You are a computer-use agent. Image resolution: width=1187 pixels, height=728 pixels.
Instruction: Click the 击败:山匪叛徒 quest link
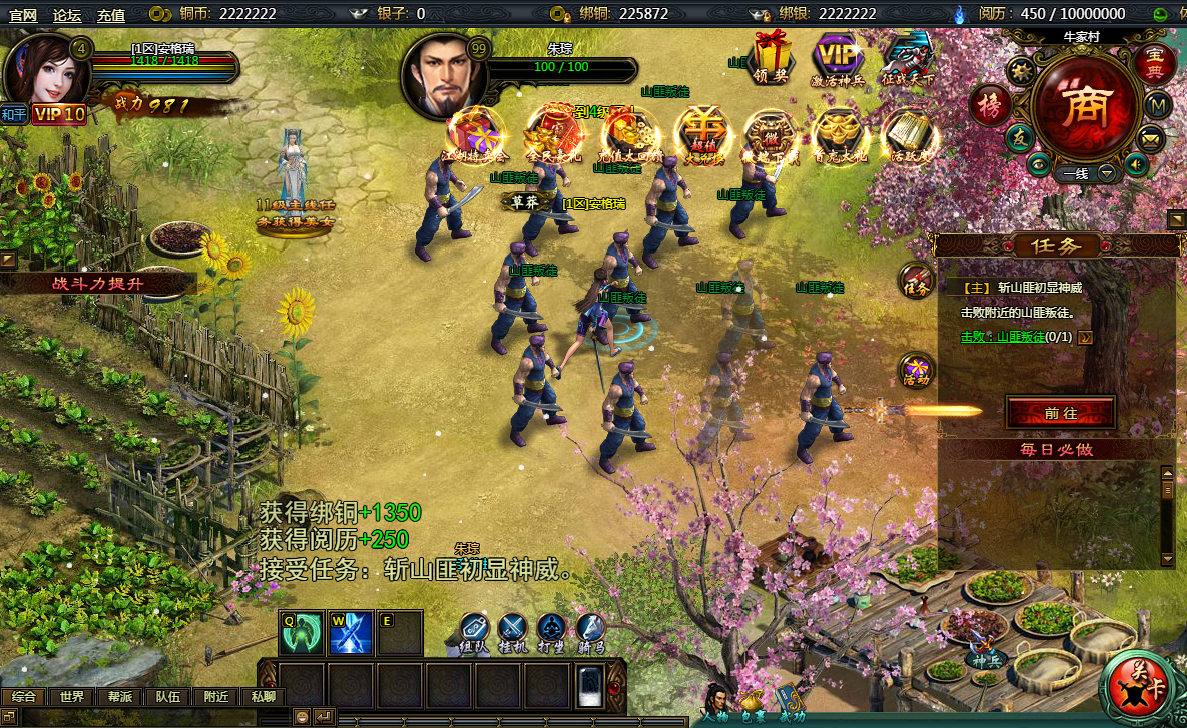1002,337
